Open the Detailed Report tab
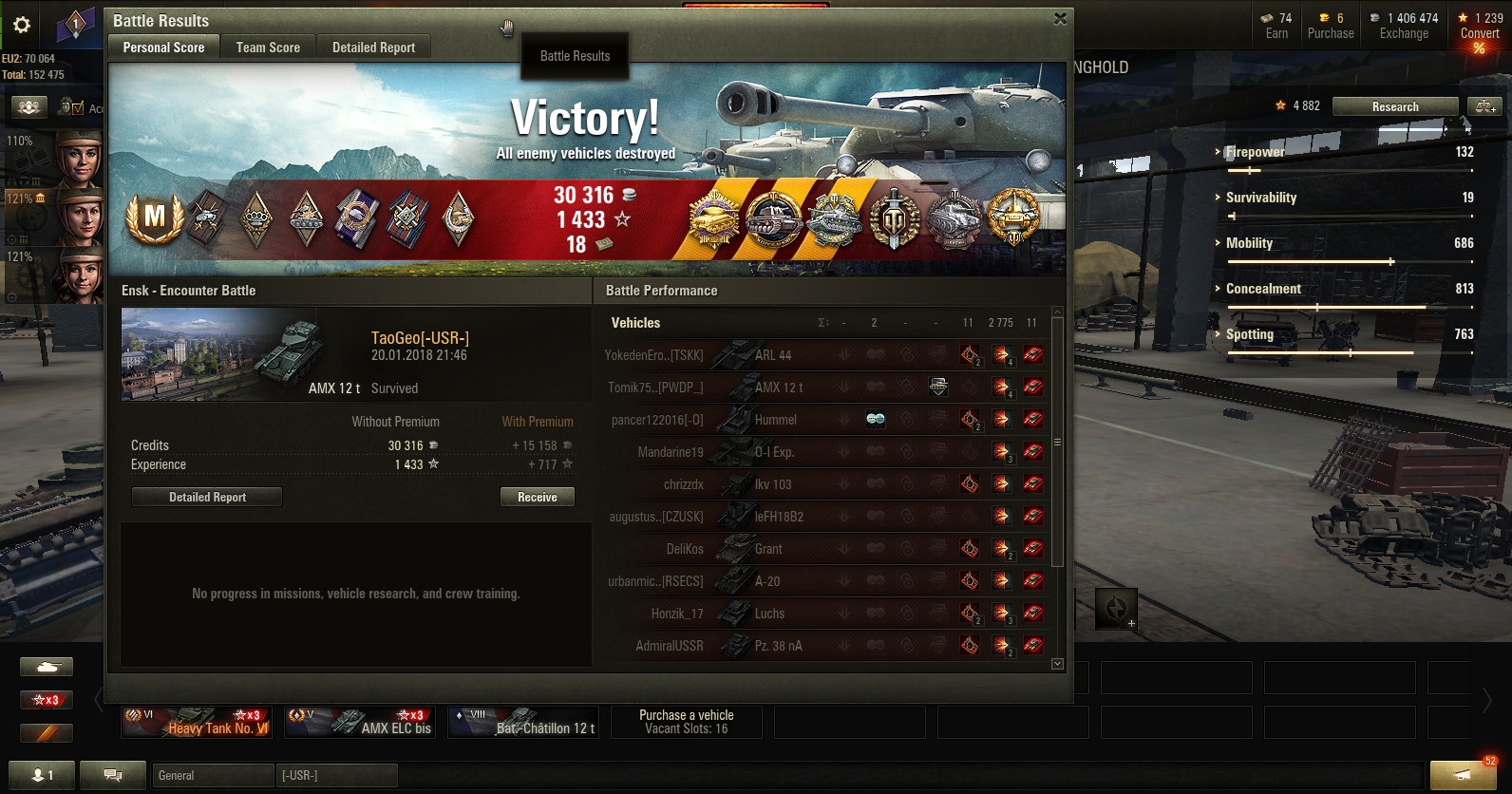This screenshot has width=1512, height=794. 373,47
